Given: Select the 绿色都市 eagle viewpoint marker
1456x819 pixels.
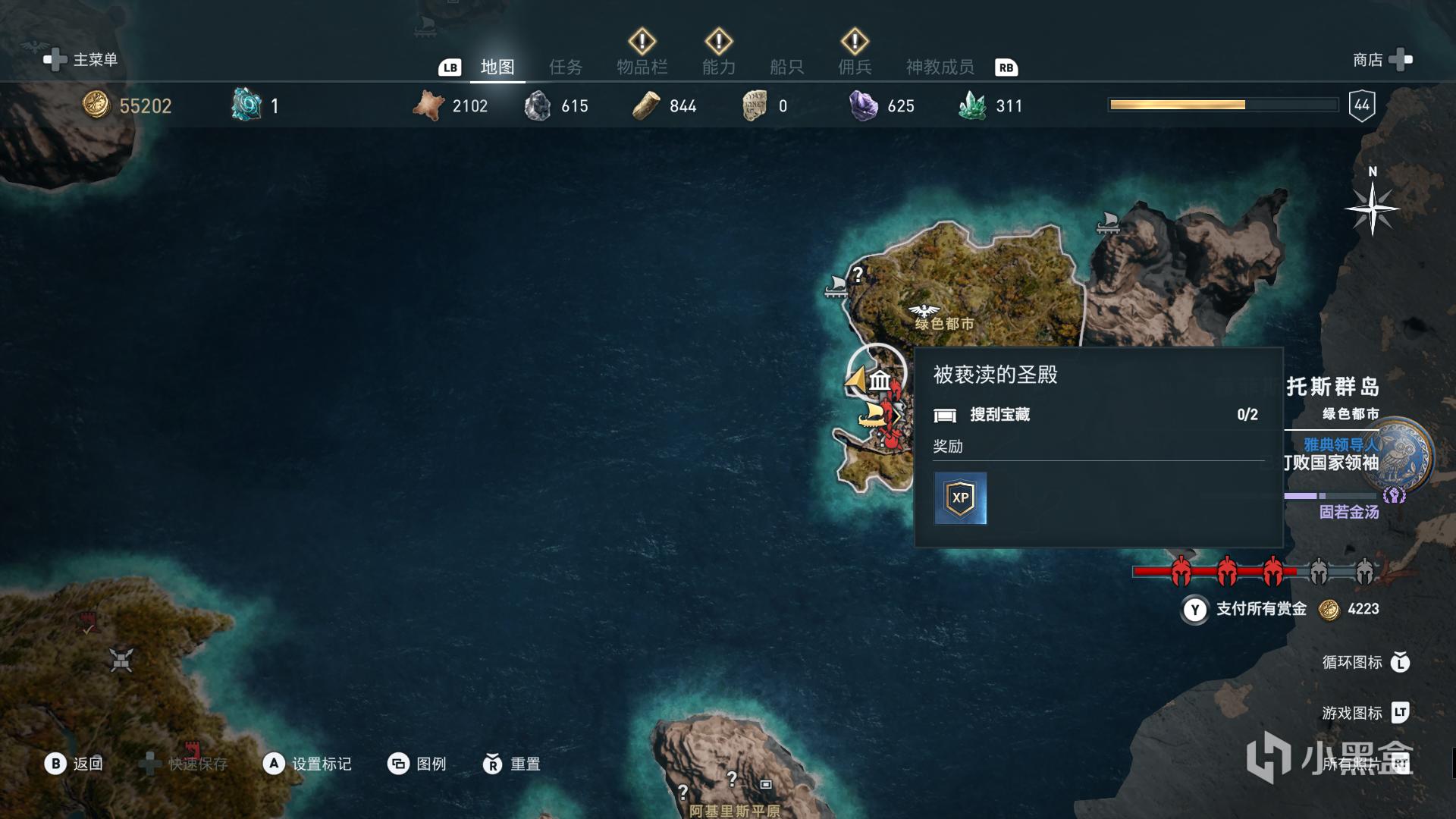Looking at the screenshot, I should coord(924,311).
